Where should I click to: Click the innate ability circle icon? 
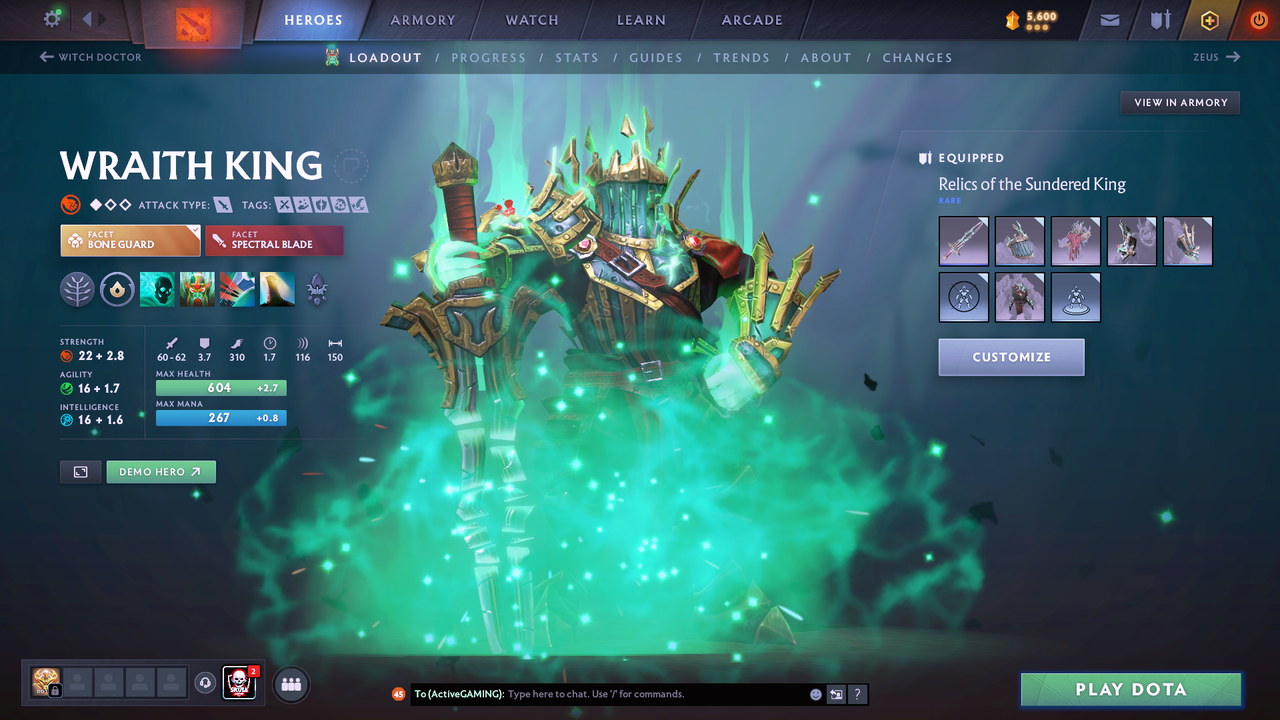[x=118, y=289]
